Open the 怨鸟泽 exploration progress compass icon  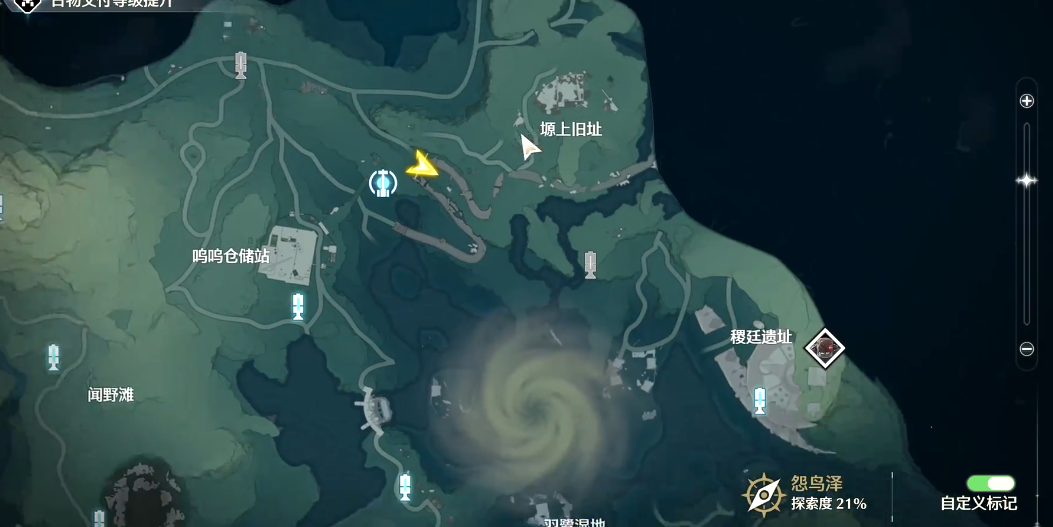(763, 493)
